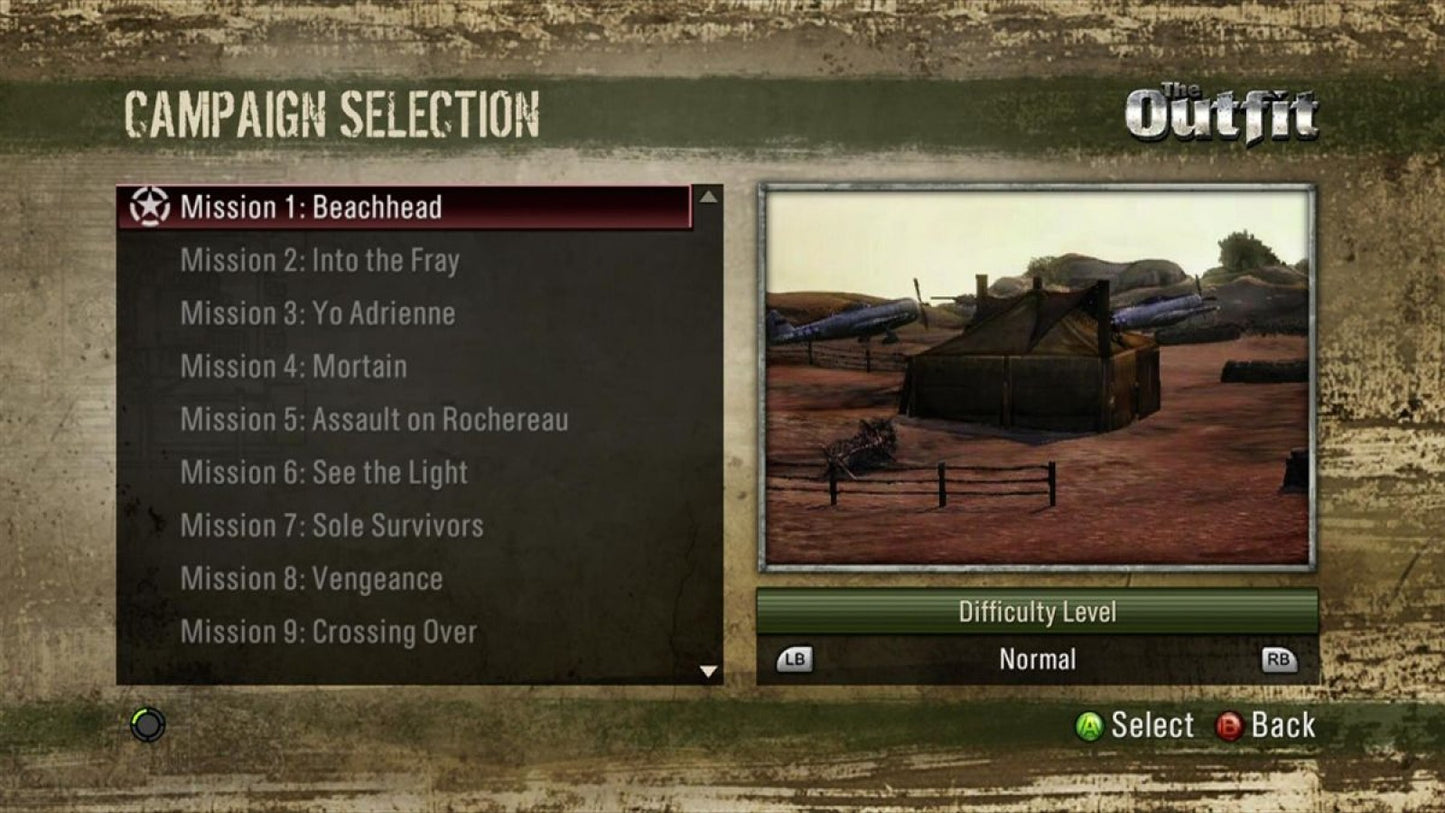Click the star emblem beside Mission 1
This screenshot has height=813, width=1445.
coord(150,207)
